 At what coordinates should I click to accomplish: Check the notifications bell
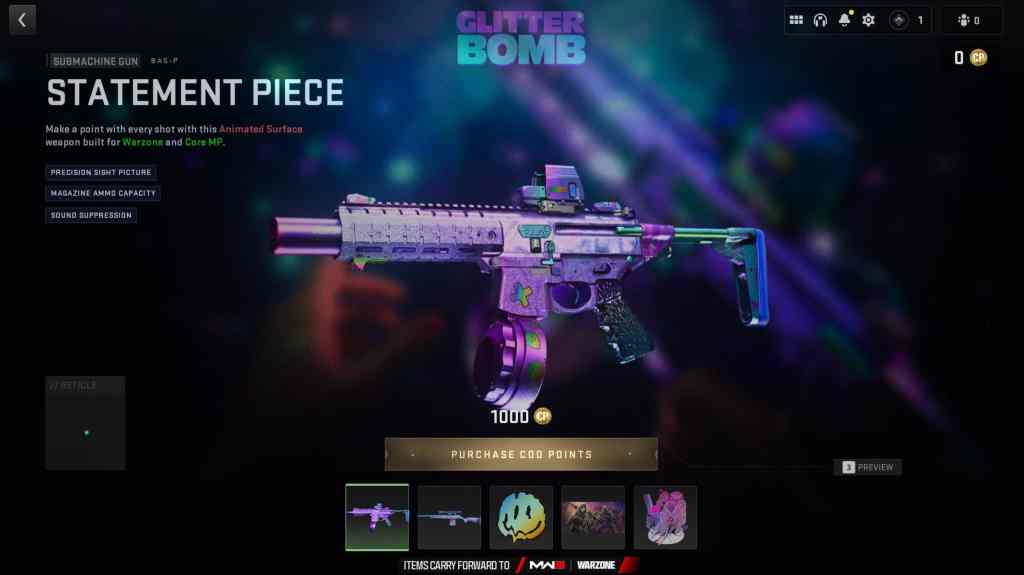click(844, 20)
